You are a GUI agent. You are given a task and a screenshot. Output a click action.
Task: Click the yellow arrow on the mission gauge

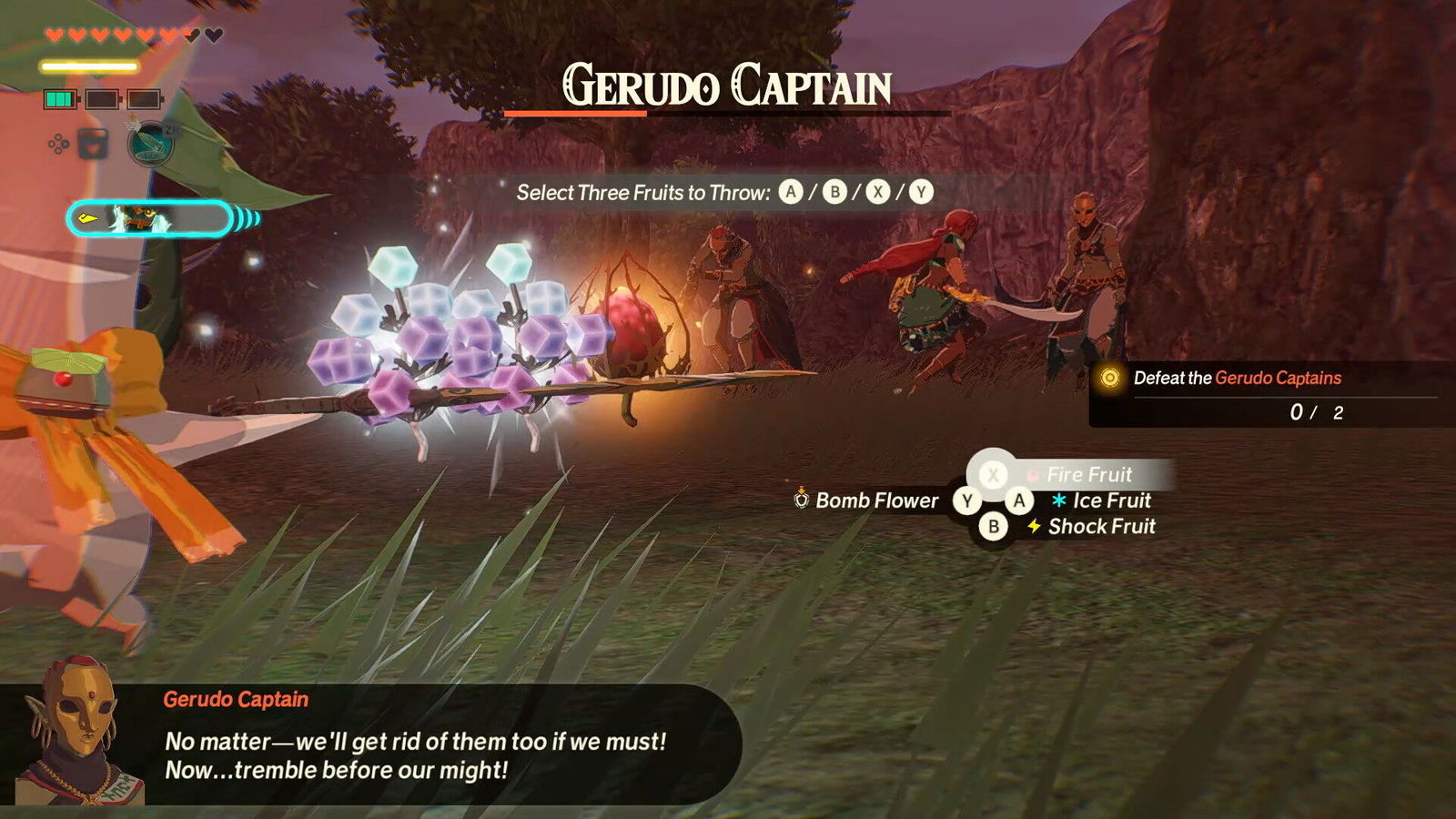[x=87, y=218]
